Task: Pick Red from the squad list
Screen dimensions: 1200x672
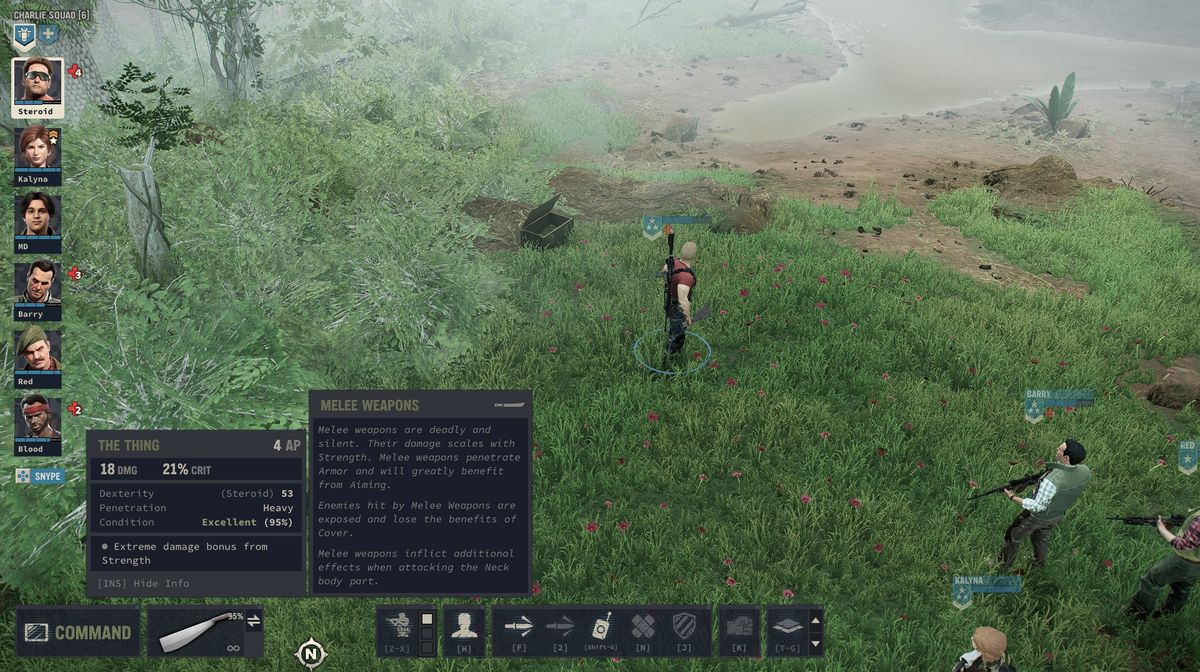Action: click(38, 353)
